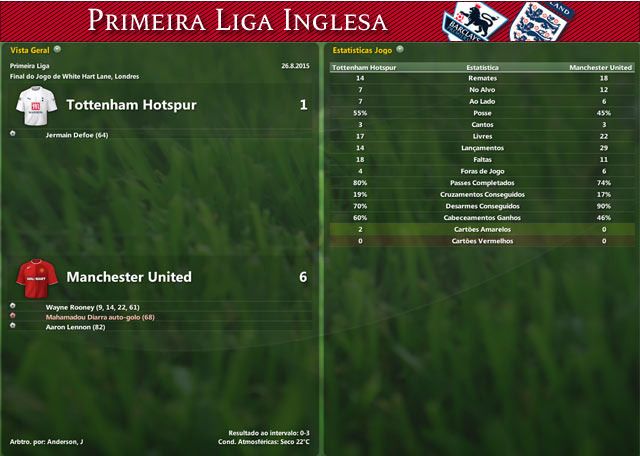
Task: Click the round icon beside Estatísticas Jogo
Action: pos(400,48)
